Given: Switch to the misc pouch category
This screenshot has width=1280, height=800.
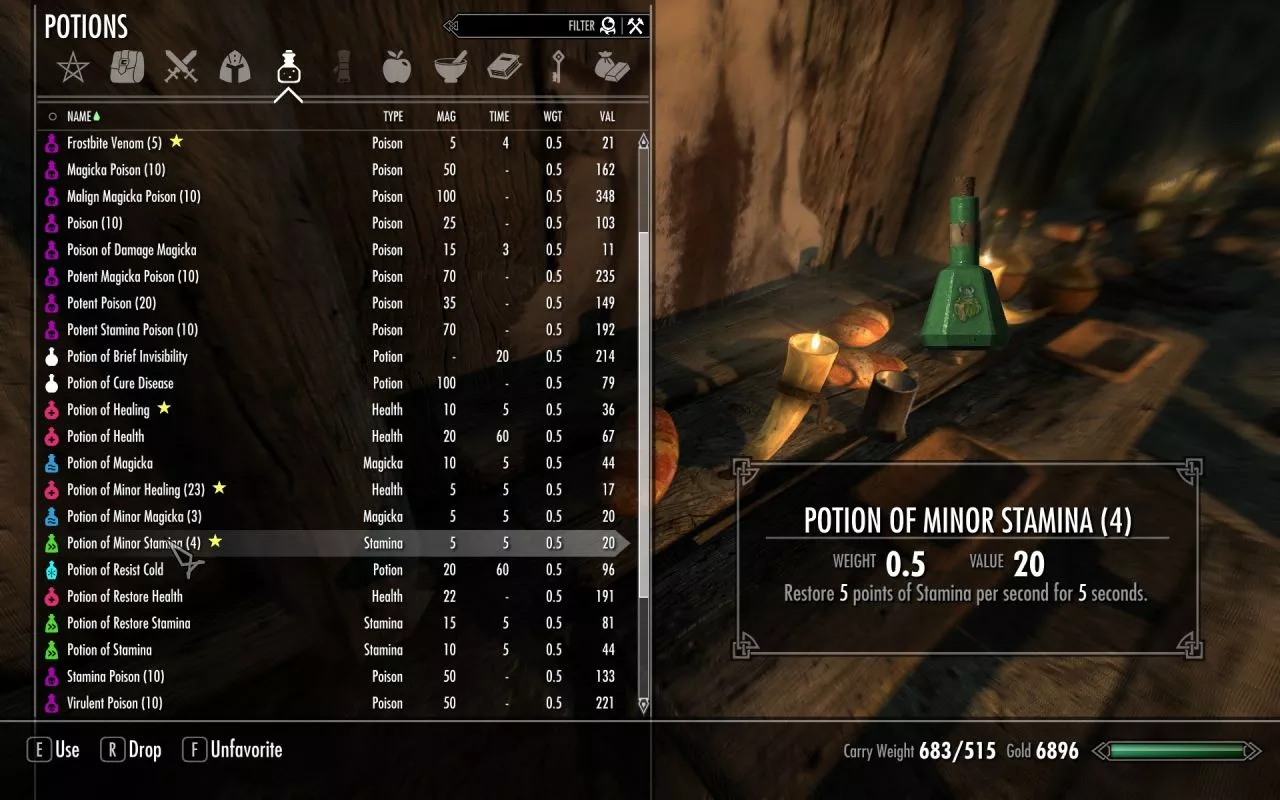Looking at the screenshot, I should [611, 68].
